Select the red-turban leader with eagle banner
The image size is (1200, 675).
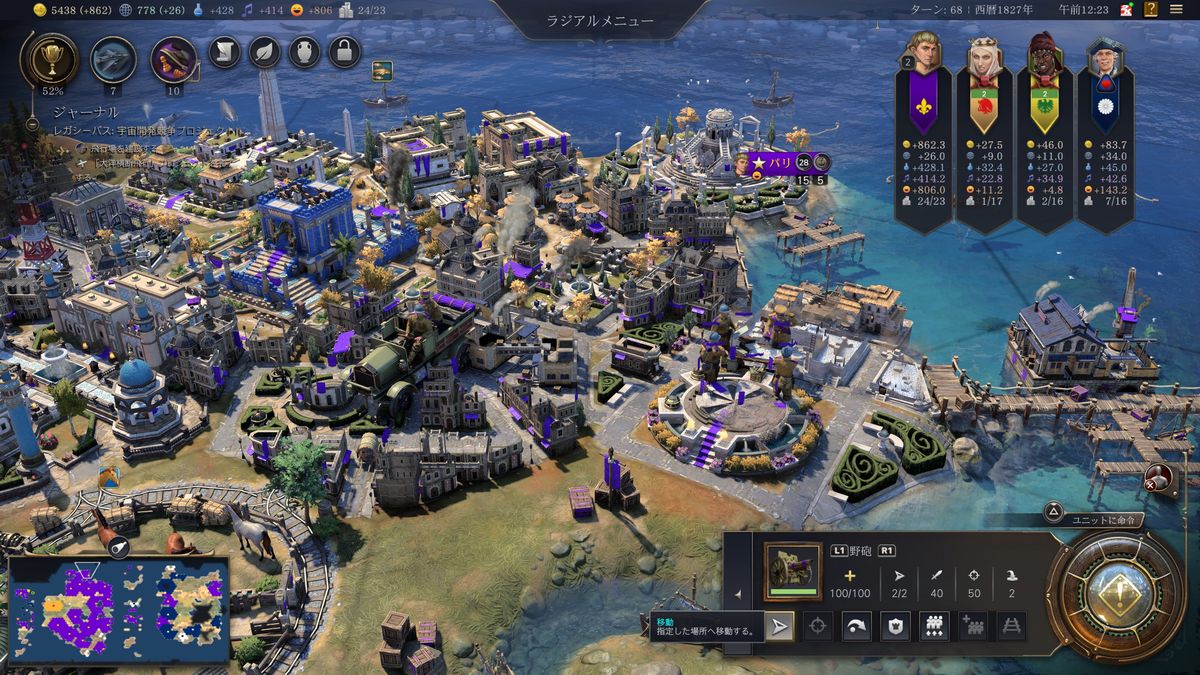(x=1044, y=58)
